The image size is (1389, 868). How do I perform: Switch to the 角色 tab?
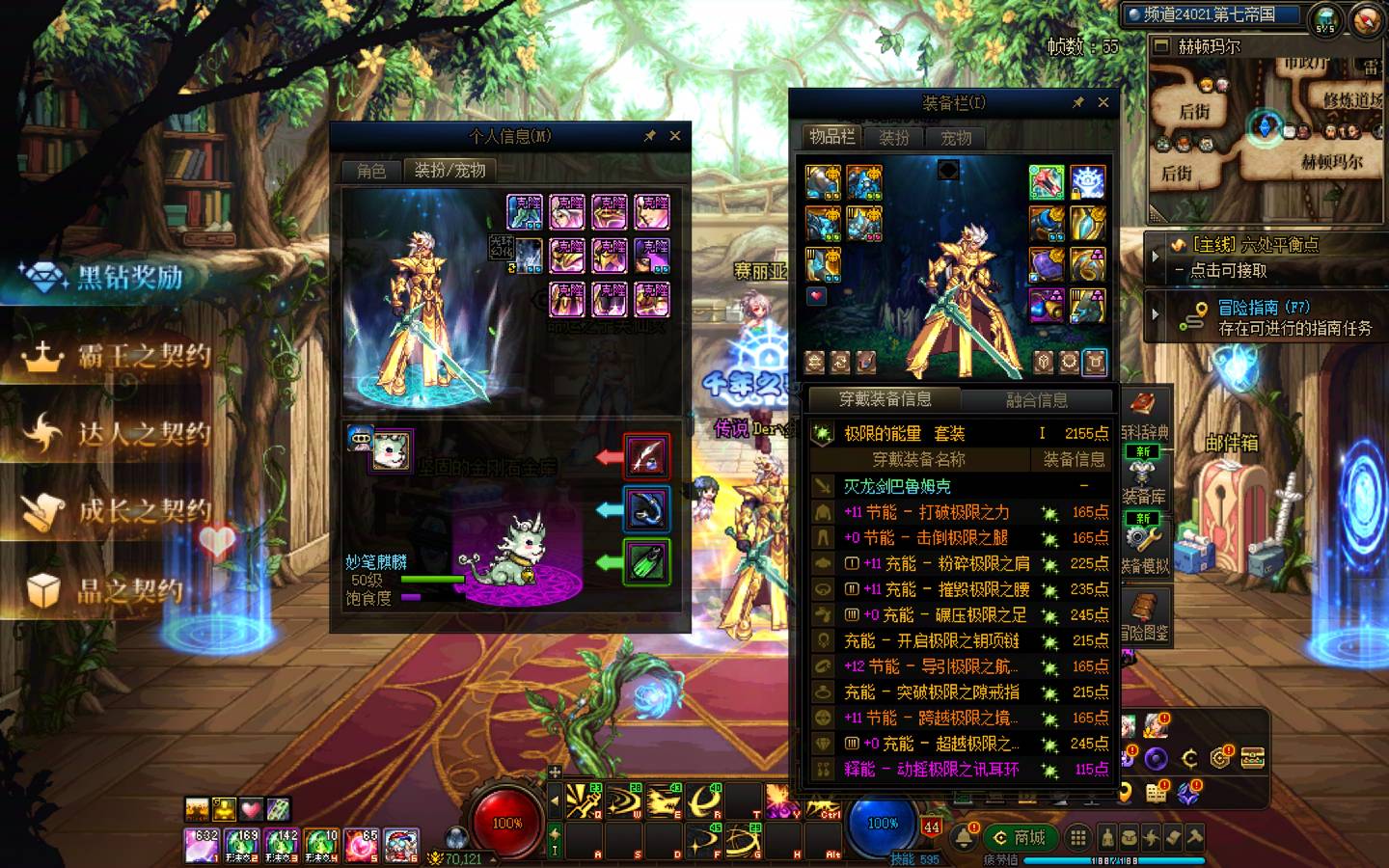point(371,171)
